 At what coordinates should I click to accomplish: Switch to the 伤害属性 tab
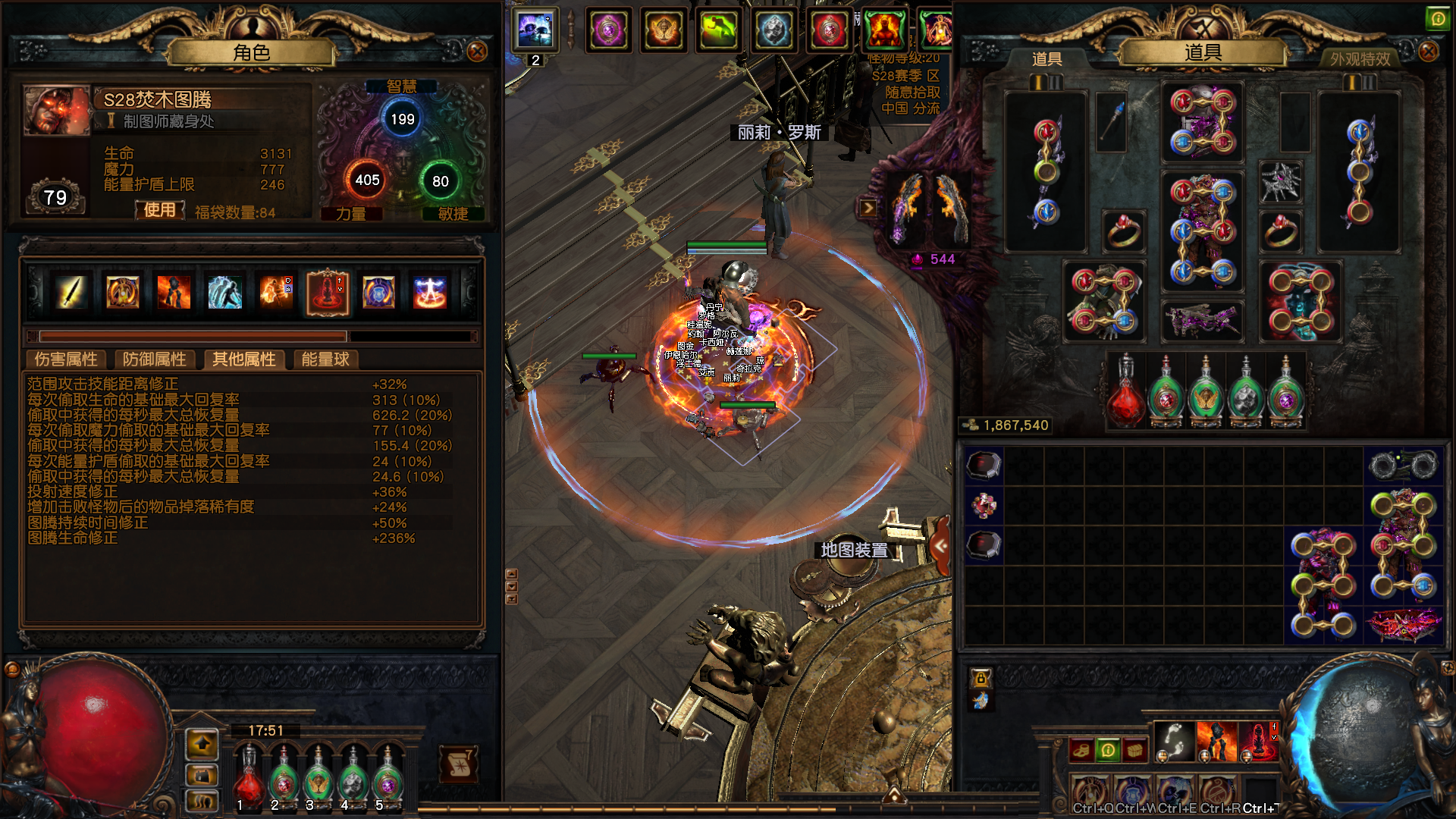[67, 359]
